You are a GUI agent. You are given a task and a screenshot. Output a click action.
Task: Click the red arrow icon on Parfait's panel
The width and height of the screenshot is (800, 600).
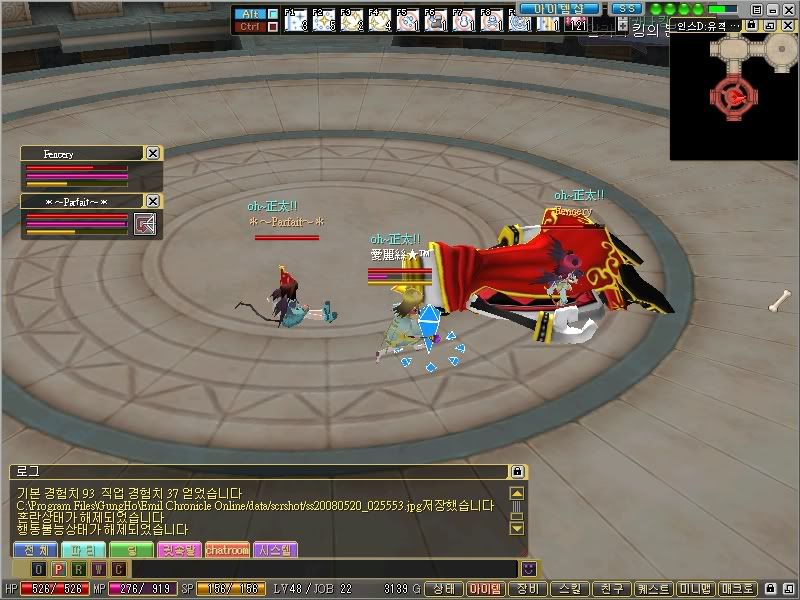click(x=146, y=223)
